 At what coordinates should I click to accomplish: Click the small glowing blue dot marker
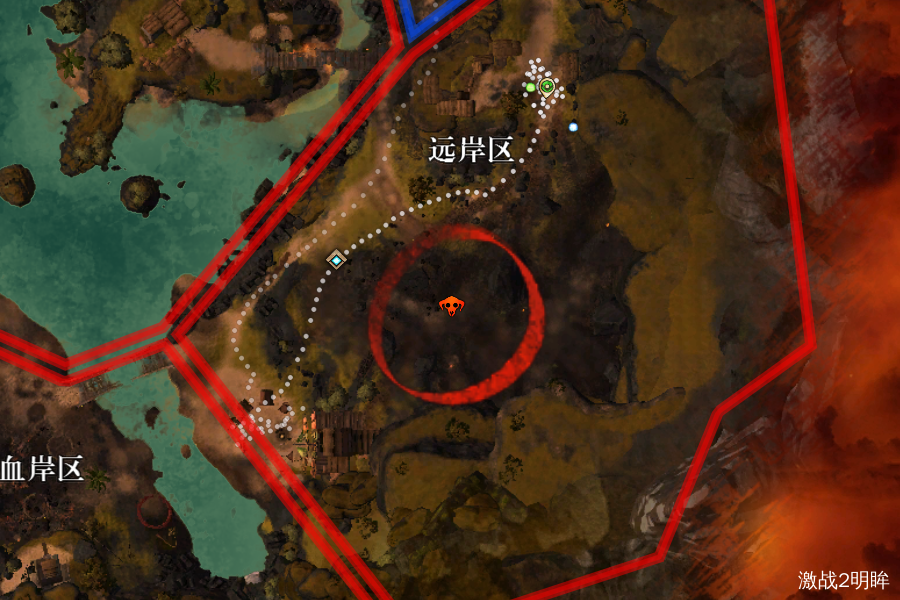pyautogui.click(x=573, y=127)
